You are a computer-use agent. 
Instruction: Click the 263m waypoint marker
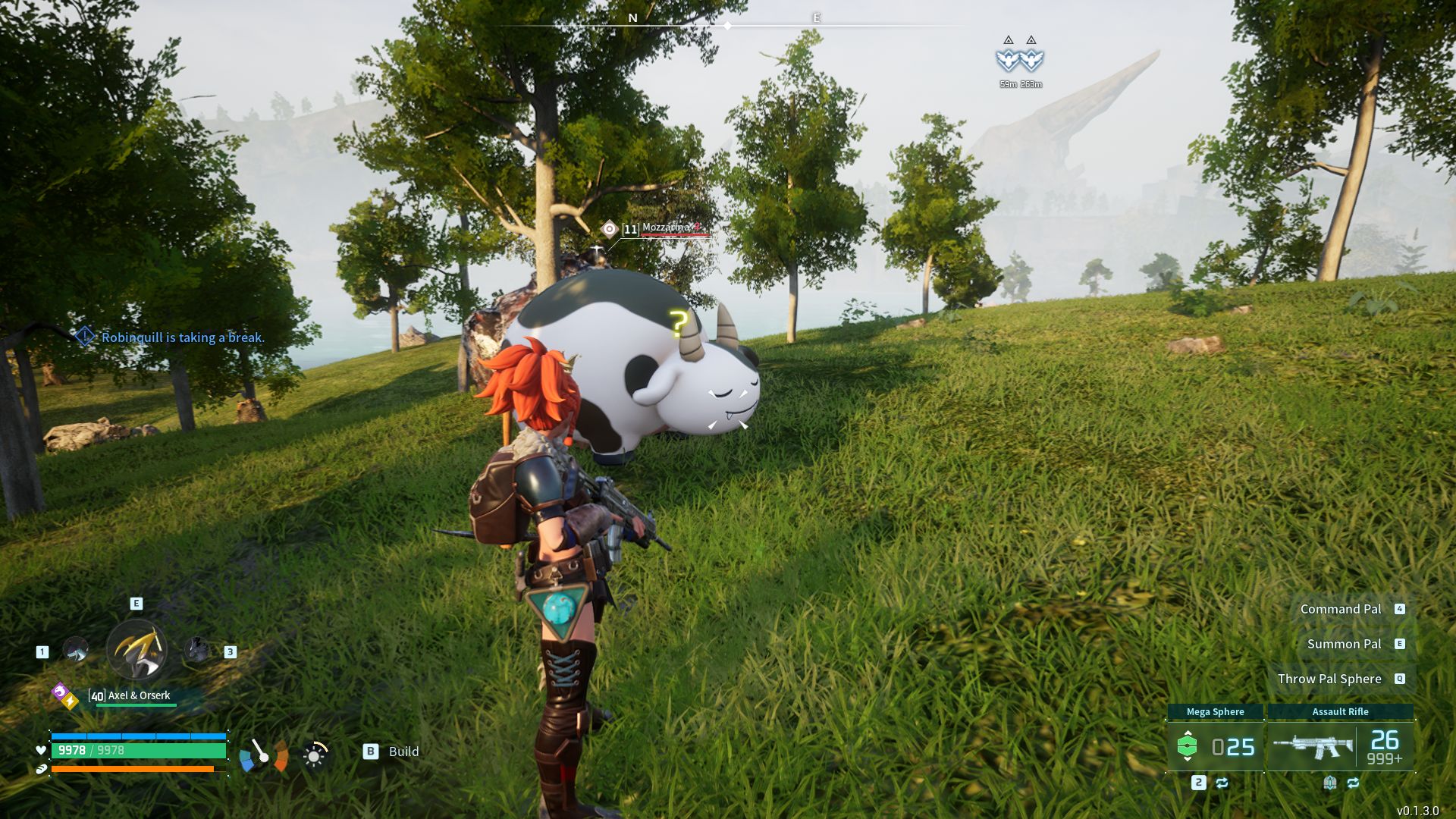[1031, 59]
